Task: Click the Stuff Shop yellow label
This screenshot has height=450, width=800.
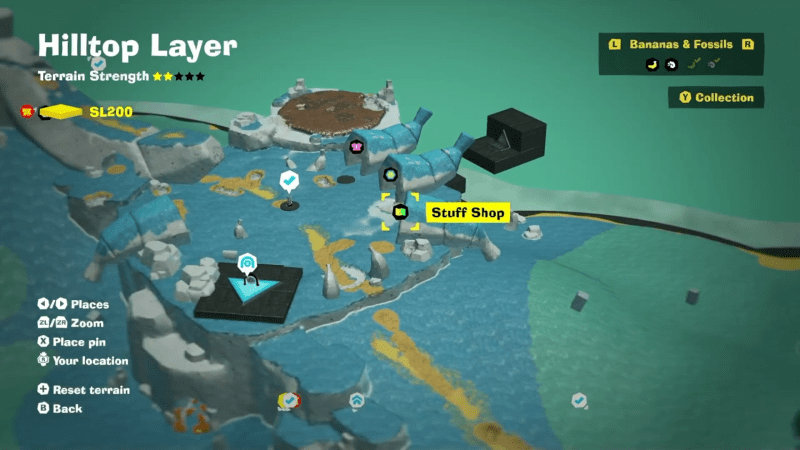Action: tap(469, 213)
